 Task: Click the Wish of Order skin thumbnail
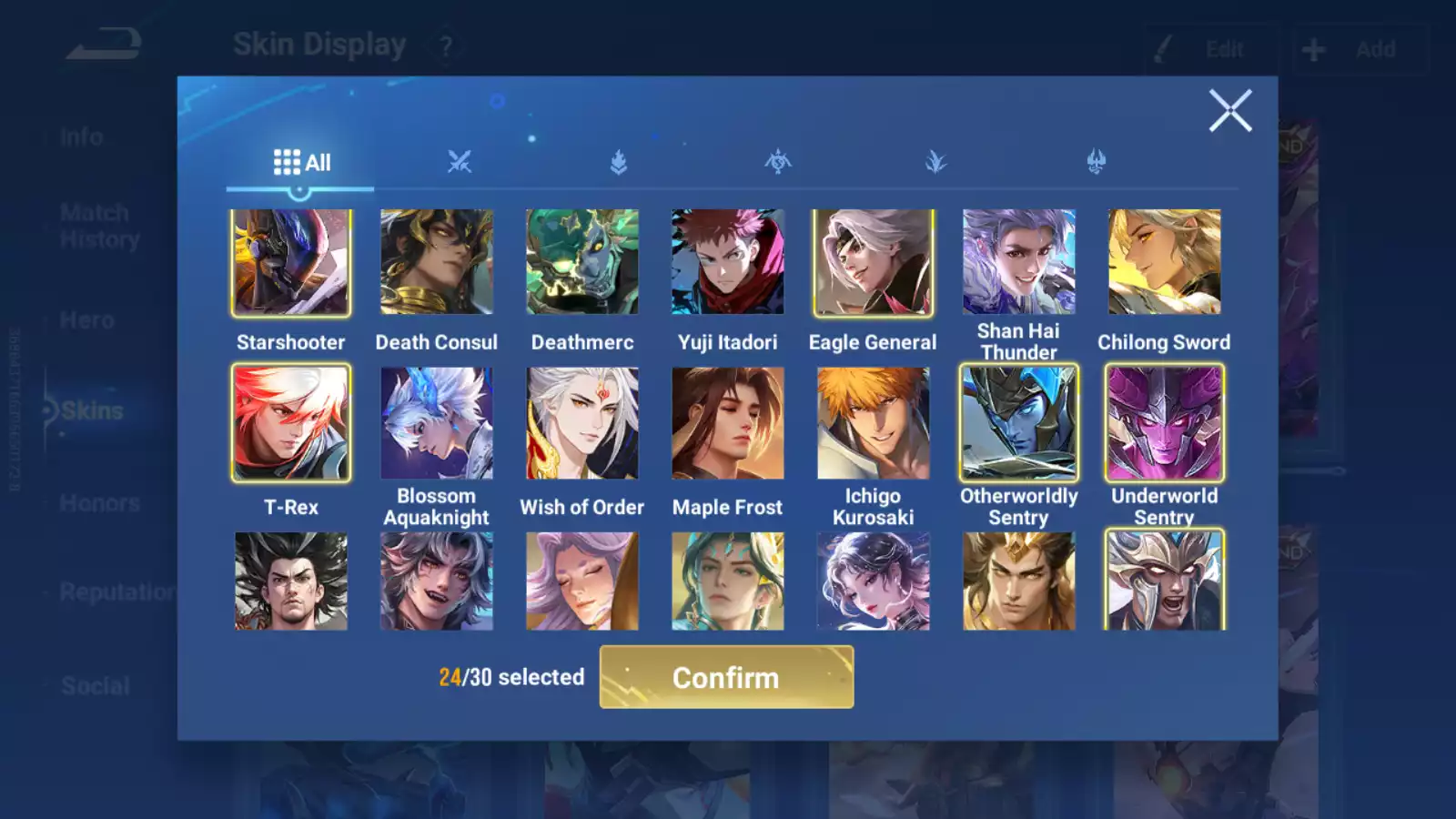pos(581,423)
